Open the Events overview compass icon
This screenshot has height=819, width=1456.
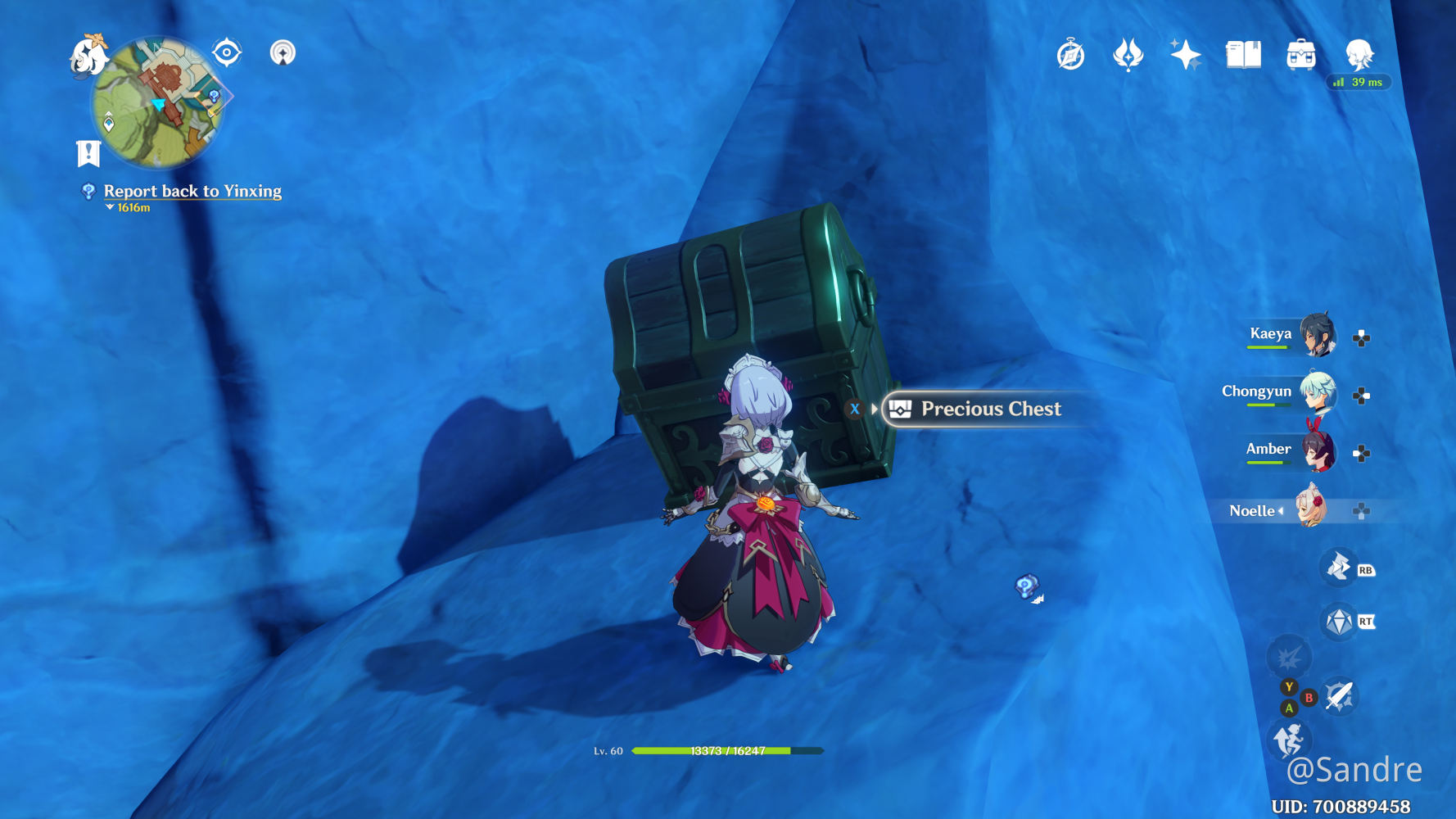point(1069,53)
